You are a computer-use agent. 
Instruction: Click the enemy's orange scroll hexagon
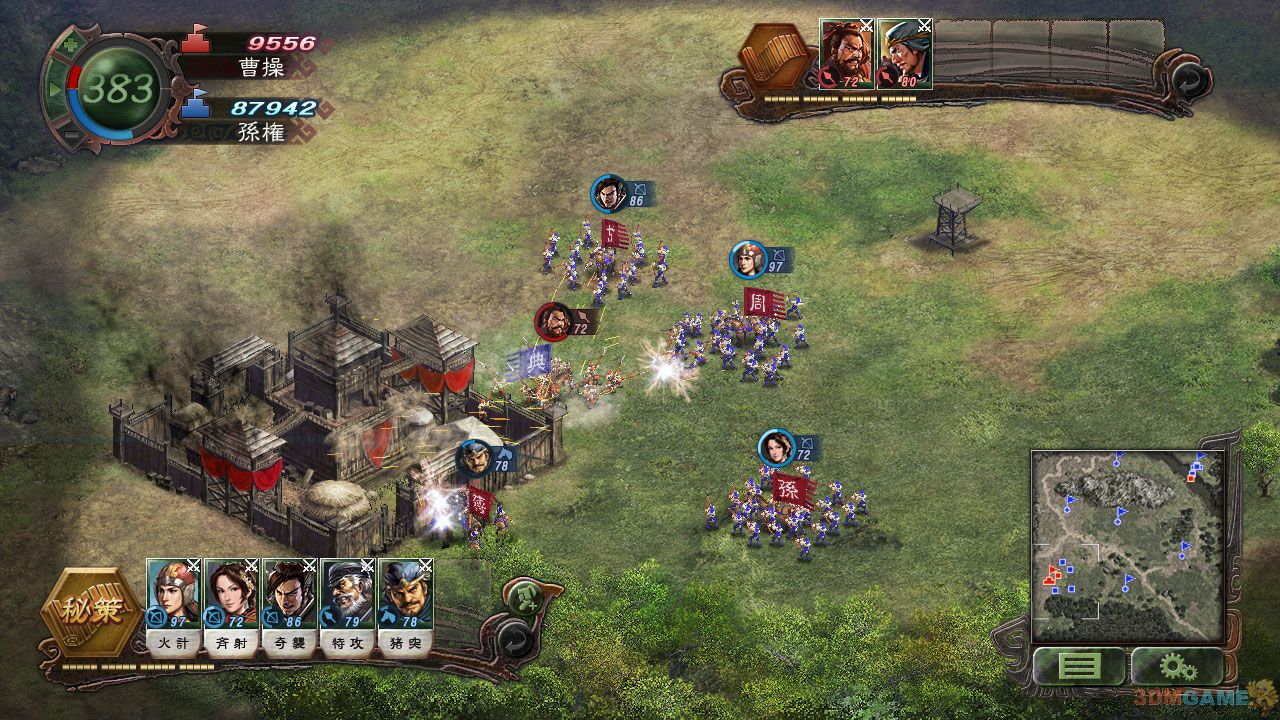[779, 57]
